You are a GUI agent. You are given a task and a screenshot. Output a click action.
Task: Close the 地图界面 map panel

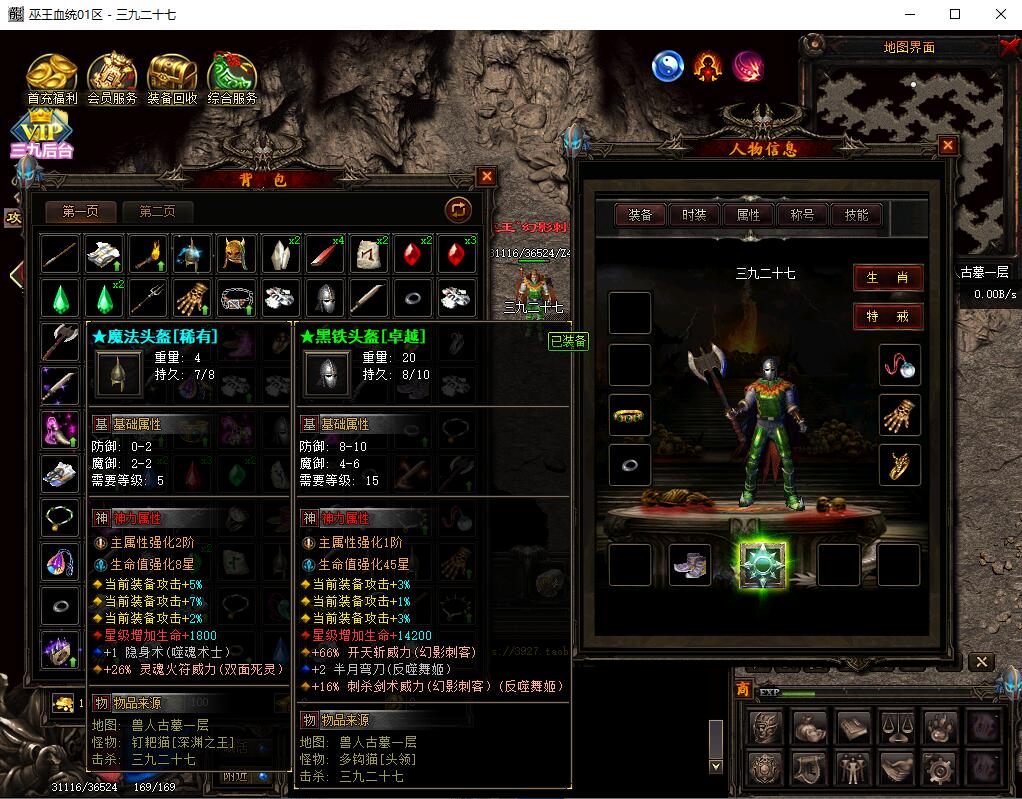pyautogui.click(x=1009, y=46)
